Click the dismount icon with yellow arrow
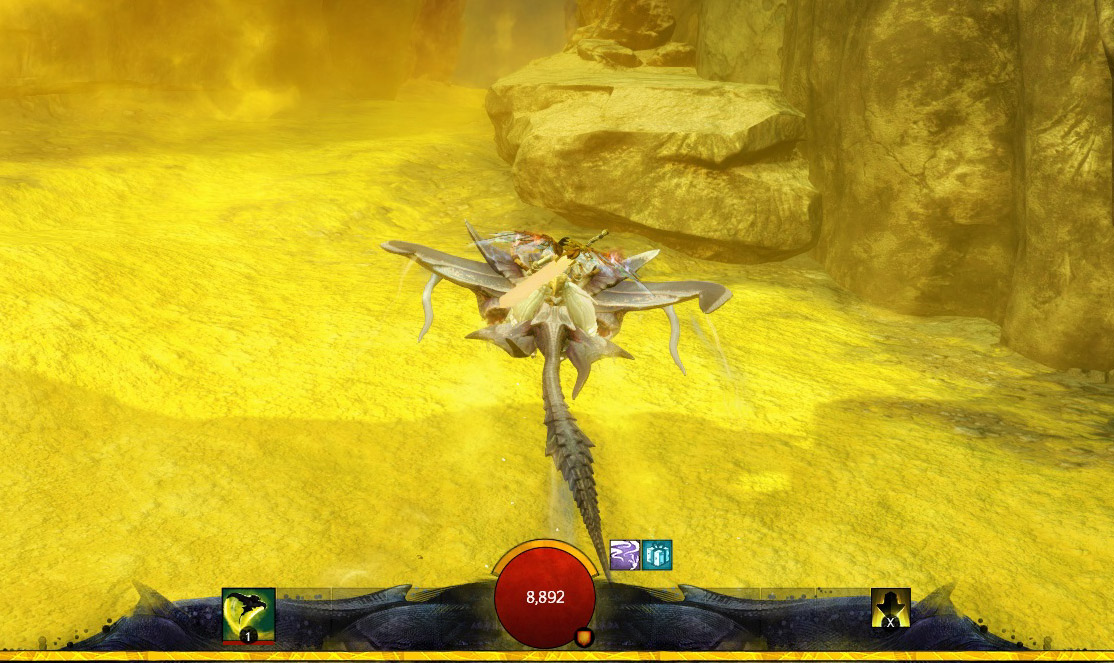Screen dimensions: 1114x663 pos(890,608)
